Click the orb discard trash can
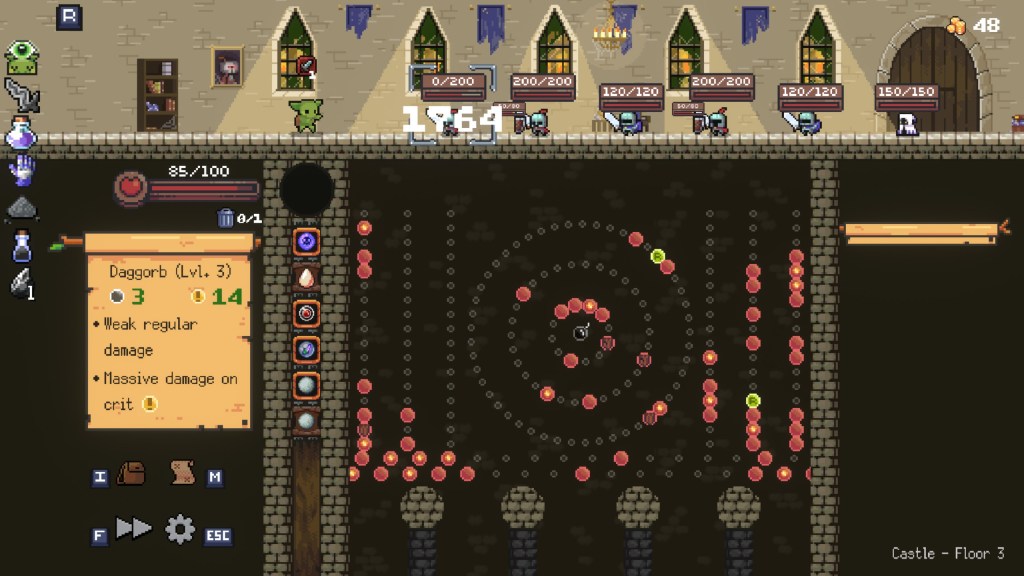This screenshot has height=576, width=1024. pyautogui.click(x=226, y=218)
